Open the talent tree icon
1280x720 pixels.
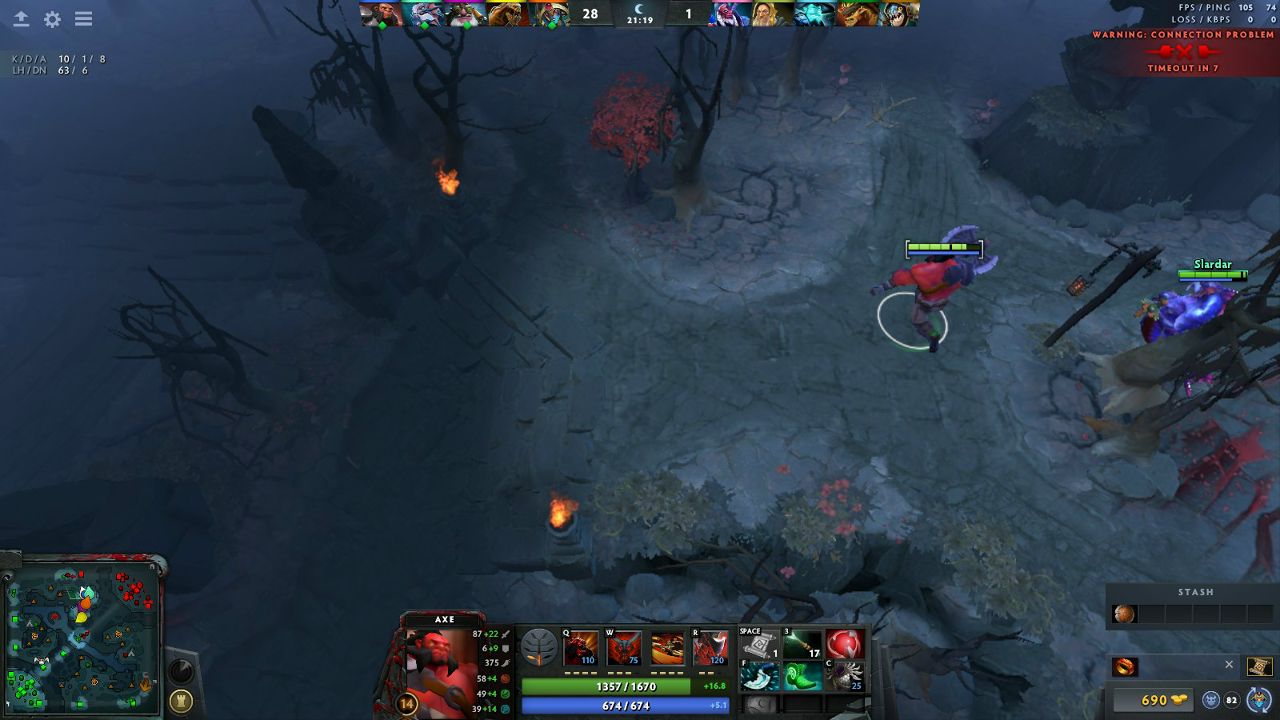click(x=538, y=648)
